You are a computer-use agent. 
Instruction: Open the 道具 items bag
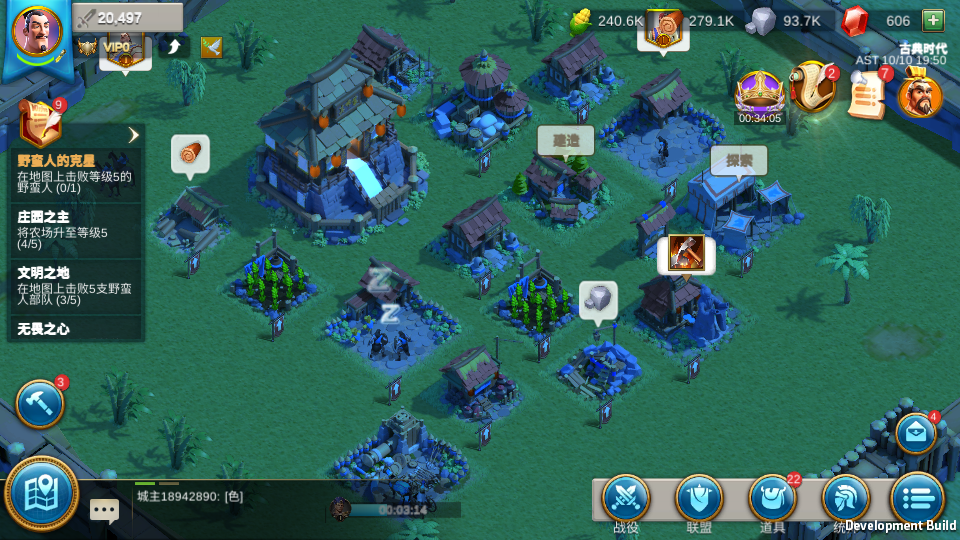tap(772, 500)
